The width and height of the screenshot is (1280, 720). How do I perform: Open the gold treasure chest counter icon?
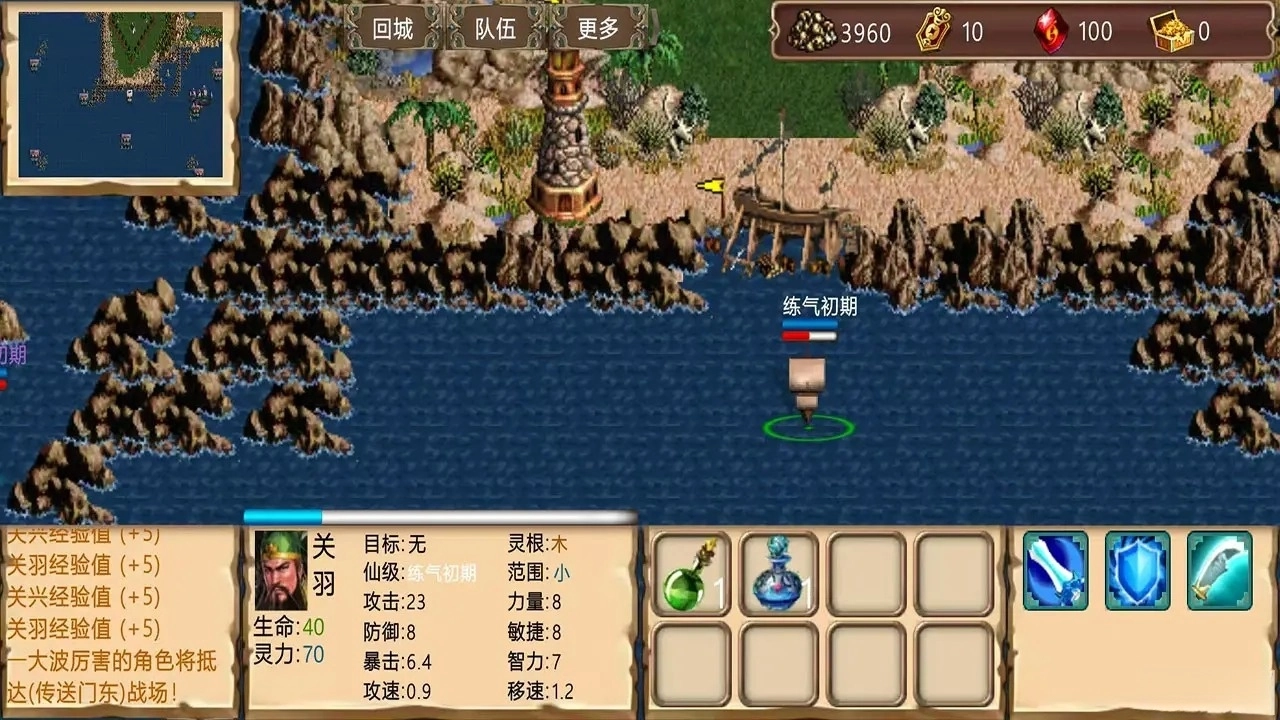(x=1171, y=32)
